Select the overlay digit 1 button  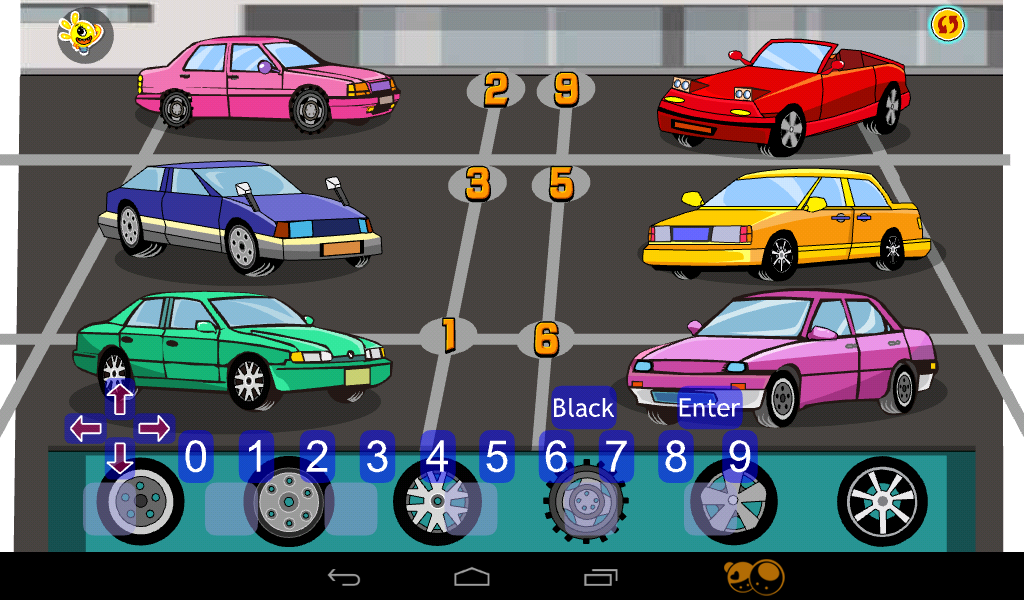(256, 457)
